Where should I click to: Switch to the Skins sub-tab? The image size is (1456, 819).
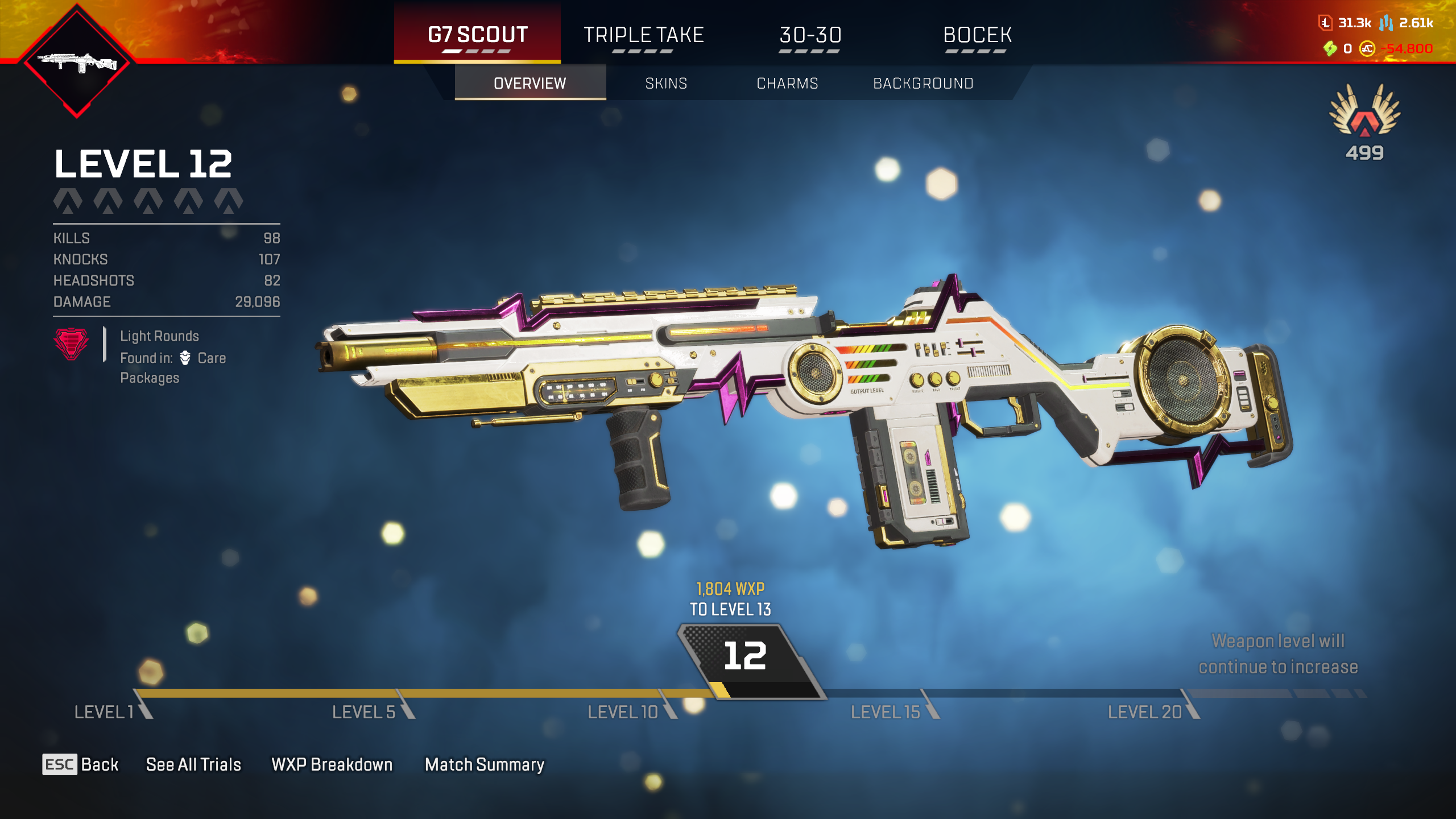click(x=666, y=84)
